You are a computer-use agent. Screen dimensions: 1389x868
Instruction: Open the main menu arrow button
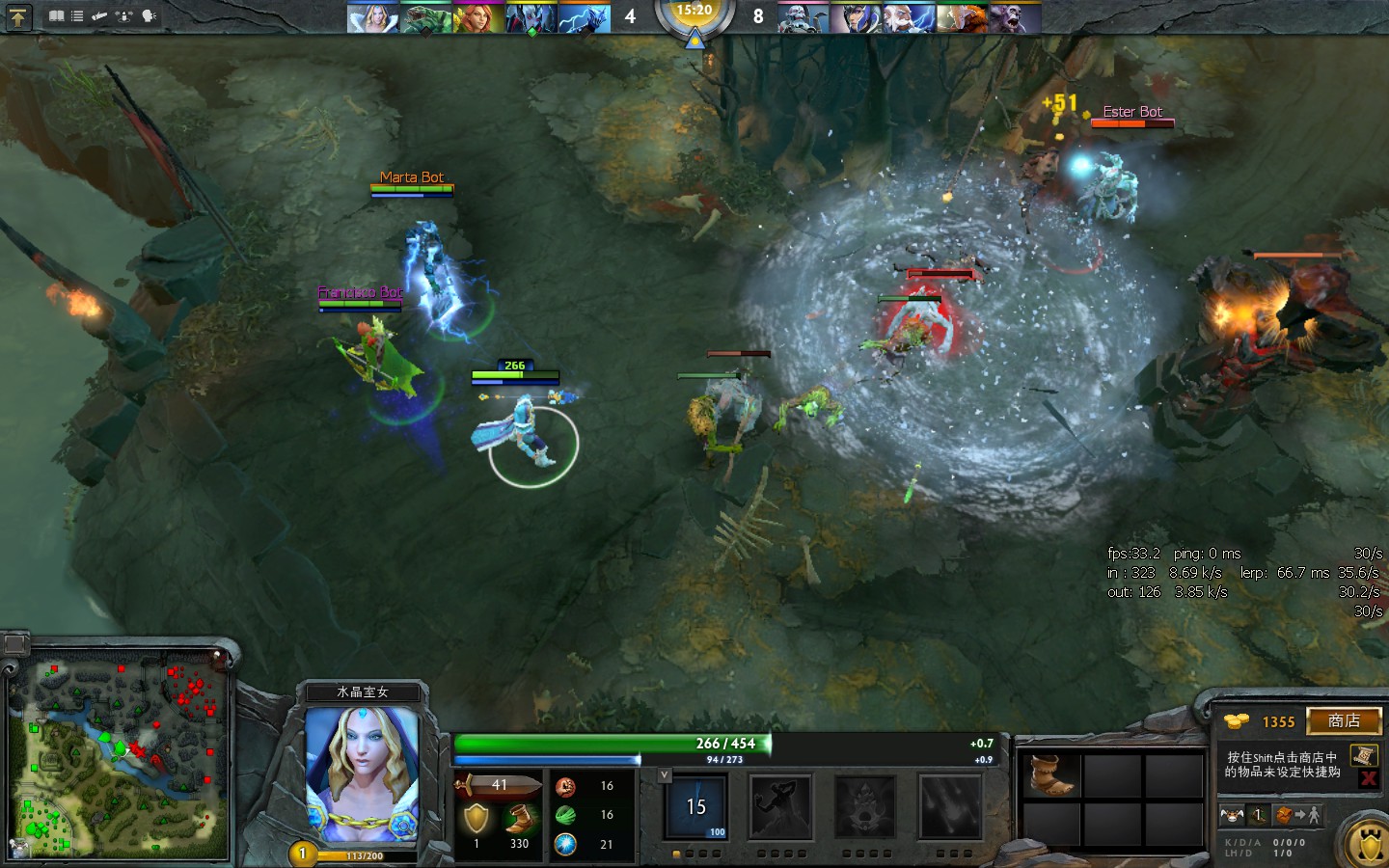[18, 16]
